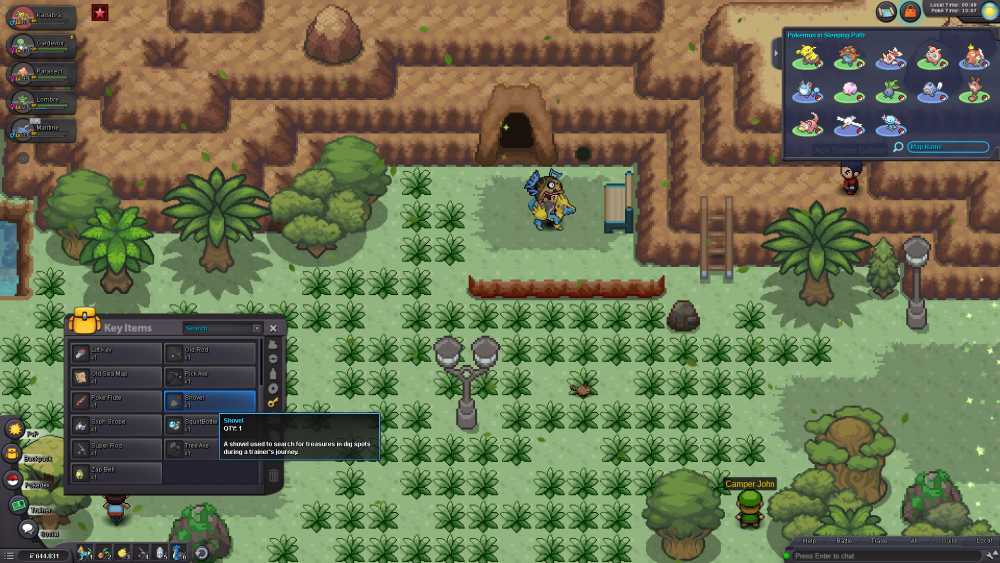This screenshot has width=1000, height=563.
Task: Open the Pokedex side menu button
Action: (x=13, y=480)
